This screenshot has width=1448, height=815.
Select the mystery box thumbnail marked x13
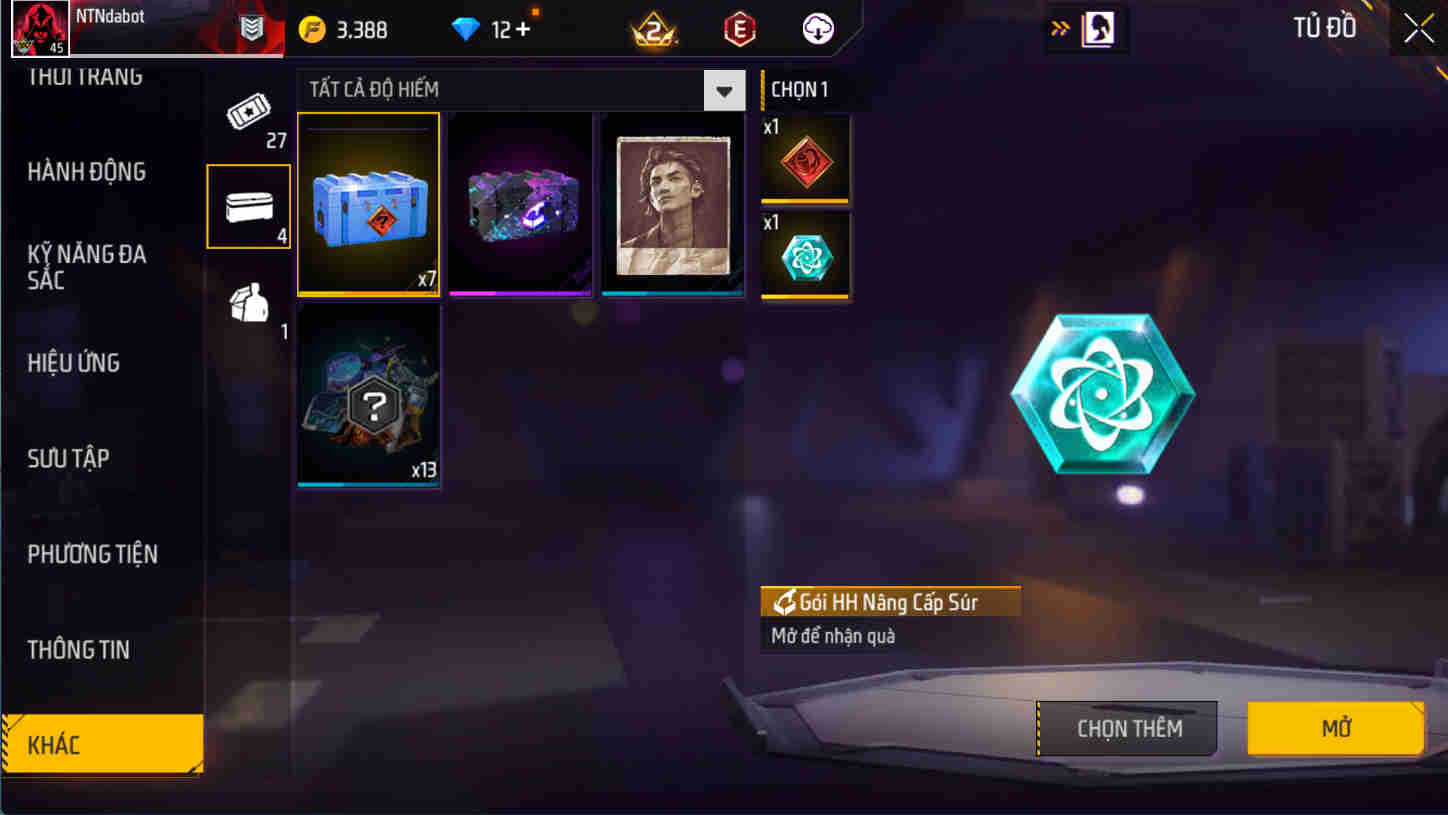tap(368, 394)
